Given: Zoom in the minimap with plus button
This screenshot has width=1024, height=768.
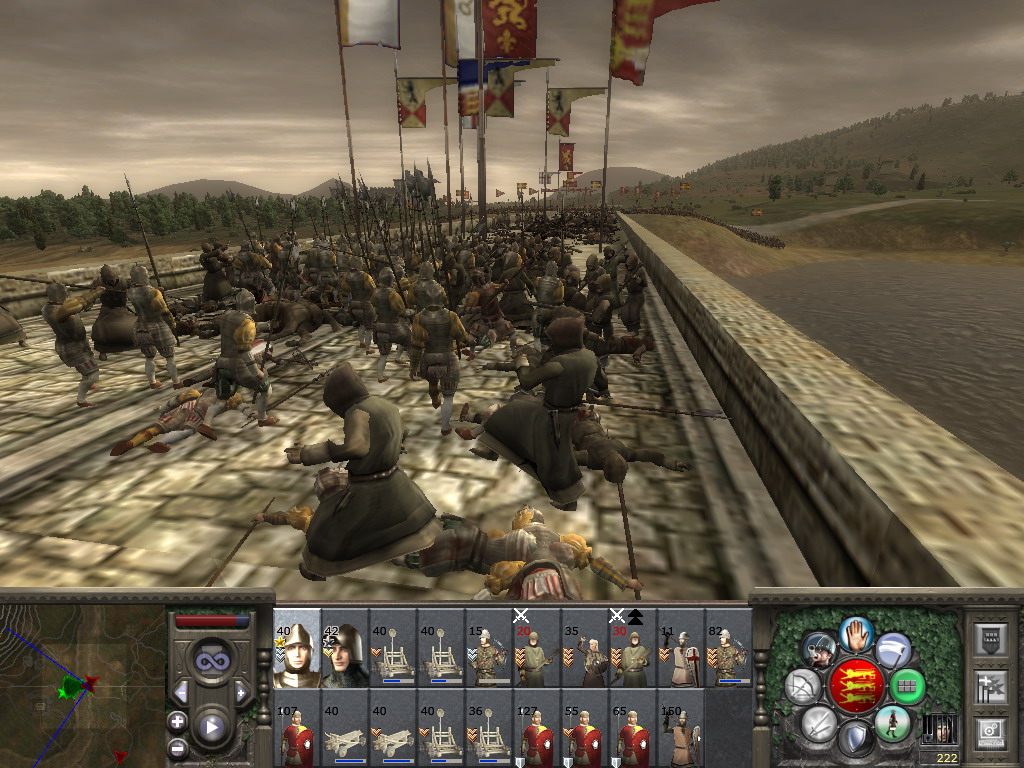Looking at the screenshot, I should [178, 721].
